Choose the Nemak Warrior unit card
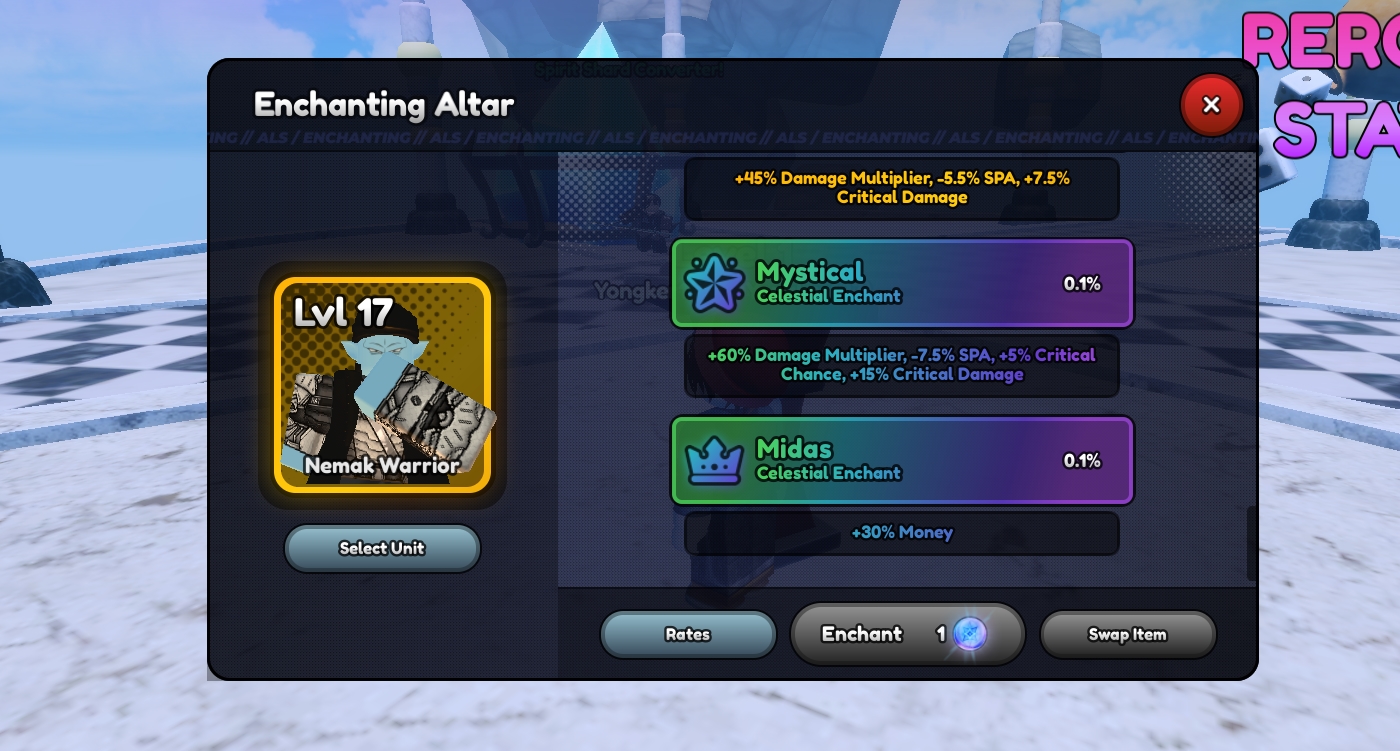Image resolution: width=1400 pixels, height=751 pixels. click(383, 385)
